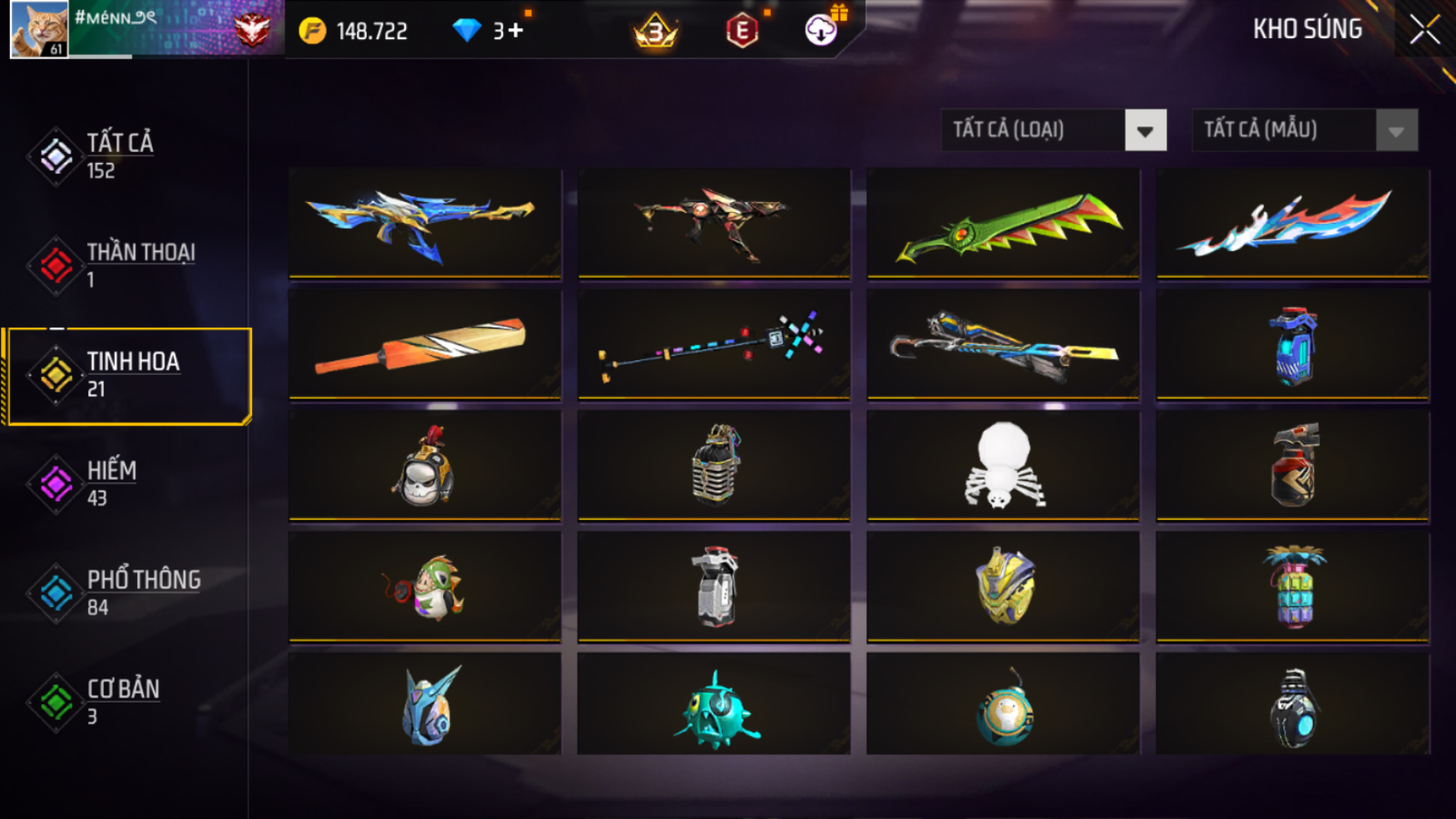Viewport: 1456px width, 819px height.
Task: Select the pixel-style staff weapon skin
Action: pos(713,343)
